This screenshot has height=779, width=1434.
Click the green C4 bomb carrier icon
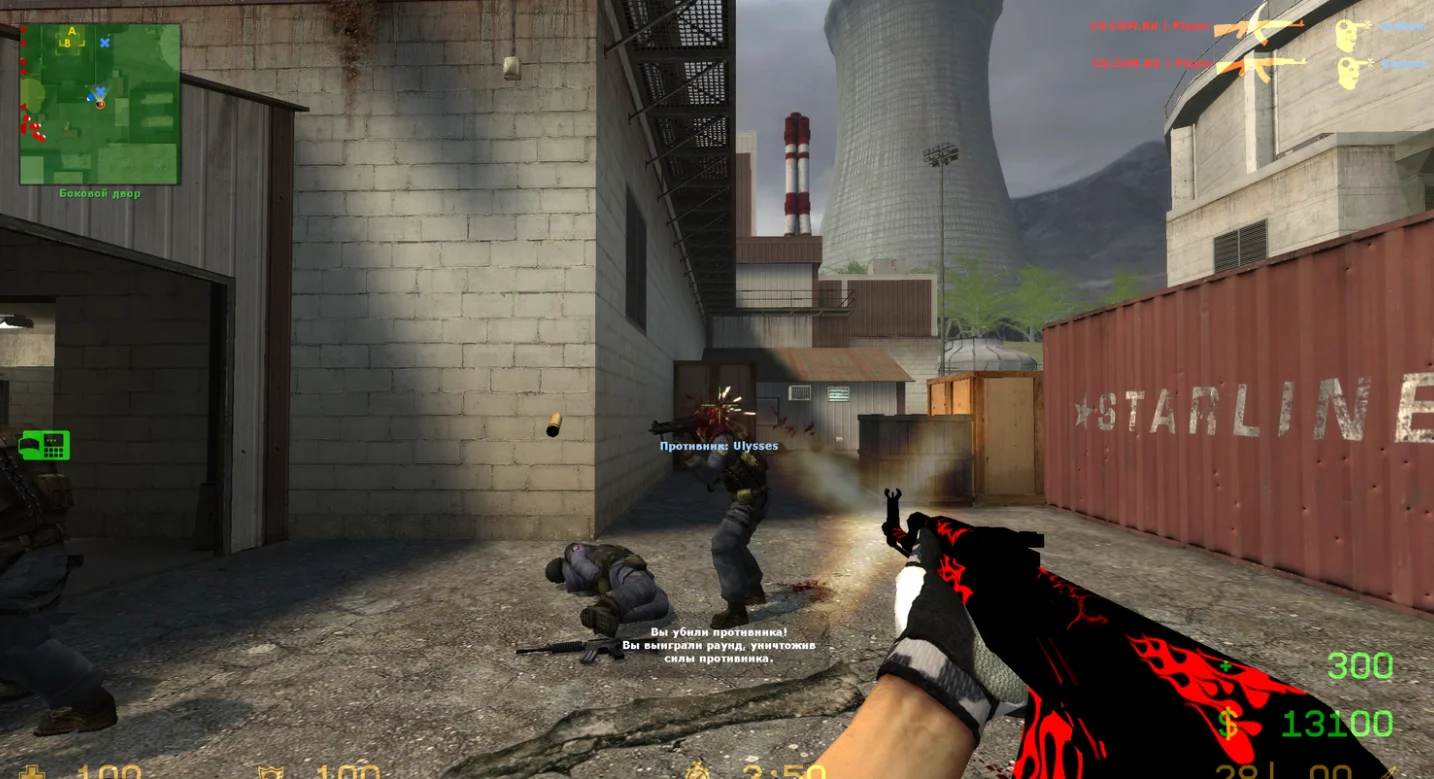[x=44, y=445]
